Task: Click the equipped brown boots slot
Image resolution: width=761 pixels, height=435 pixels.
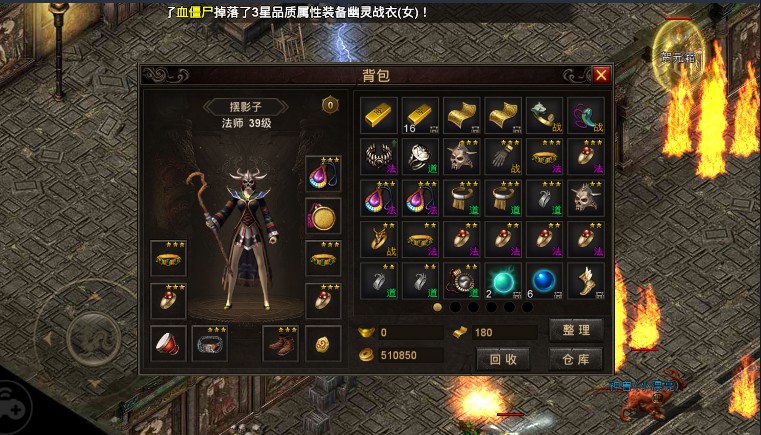Action: tap(280, 343)
